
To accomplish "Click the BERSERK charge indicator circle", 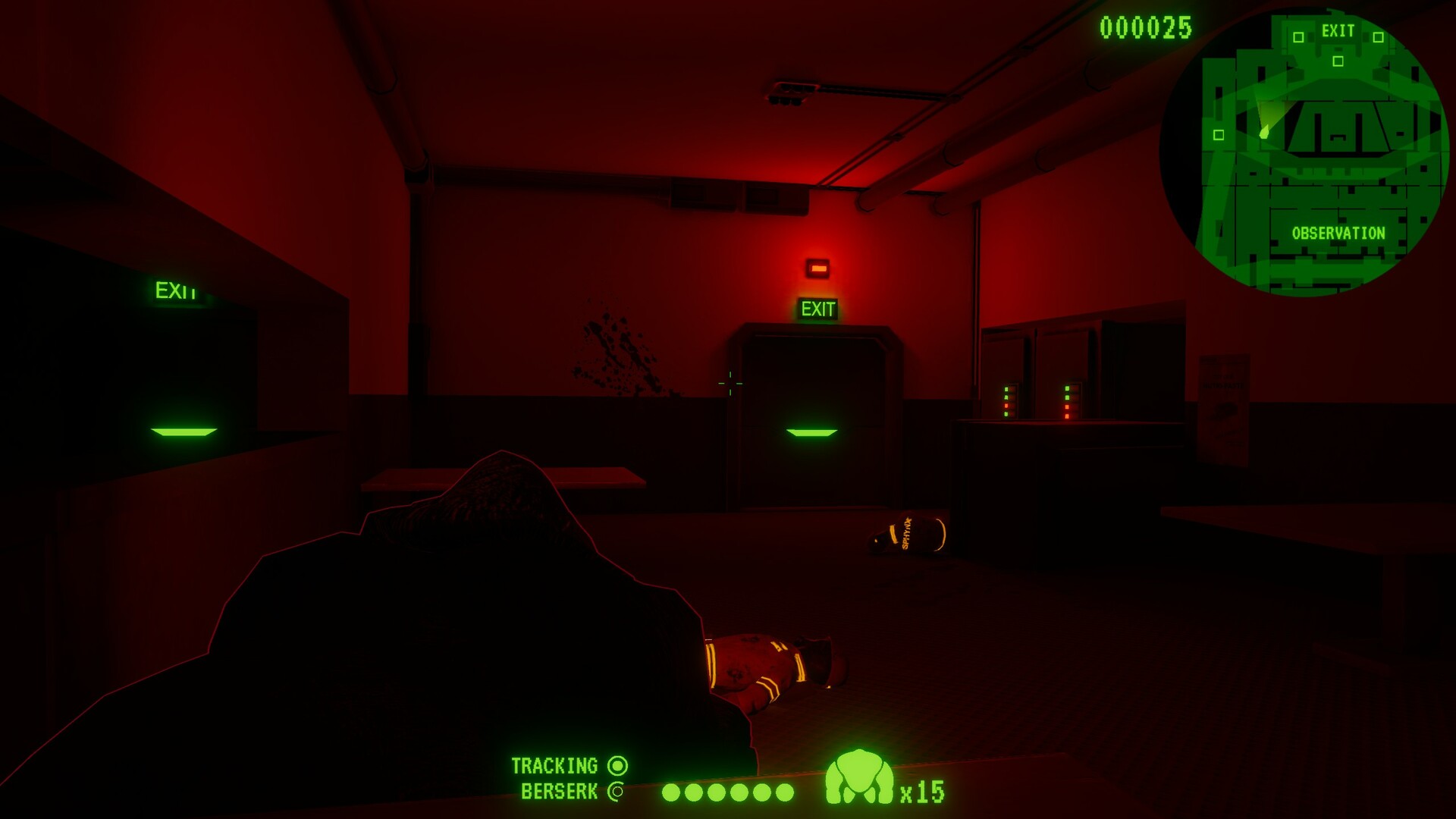I will pos(615,792).
